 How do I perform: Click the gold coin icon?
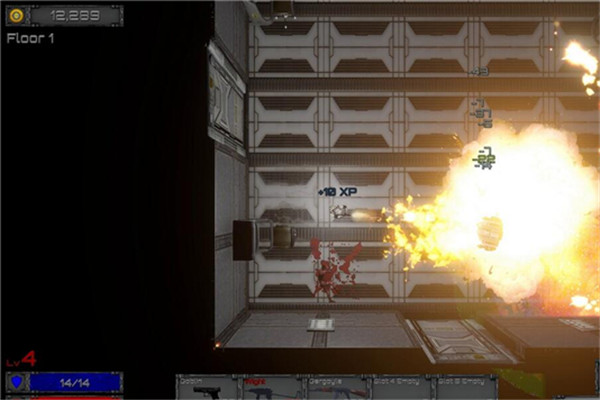click(x=16, y=15)
